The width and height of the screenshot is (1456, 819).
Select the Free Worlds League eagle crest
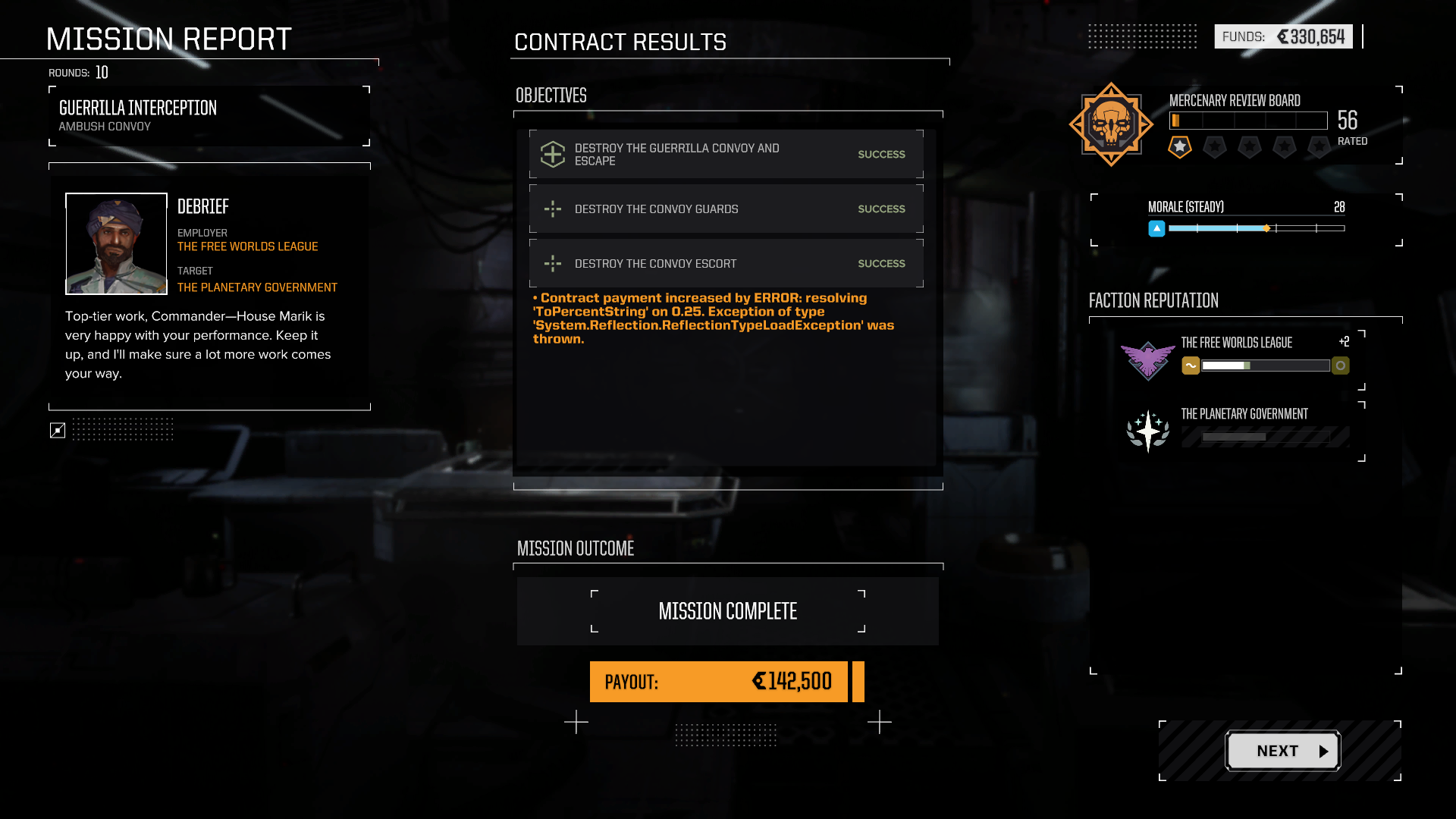click(1147, 360)
